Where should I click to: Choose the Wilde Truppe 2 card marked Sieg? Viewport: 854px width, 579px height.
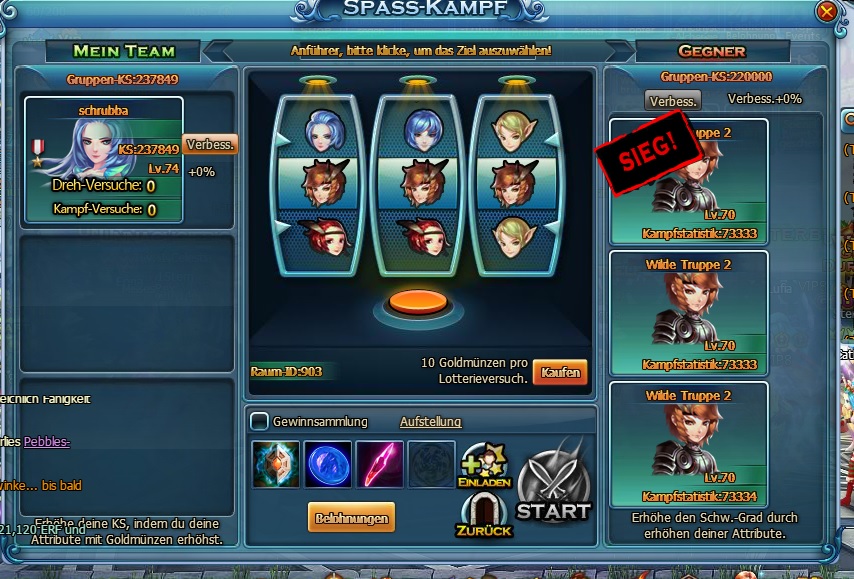pyautogui.click(x=688, y=180)
